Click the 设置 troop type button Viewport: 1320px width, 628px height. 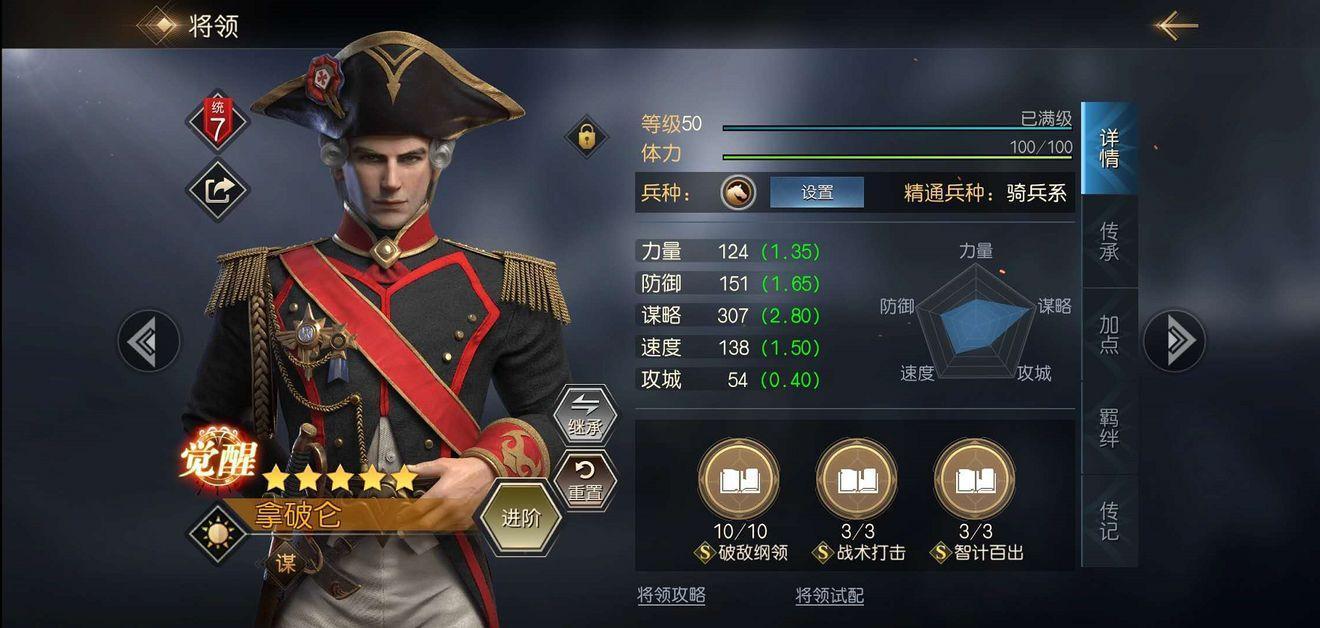pyautogui.click(x=816, y=192)
